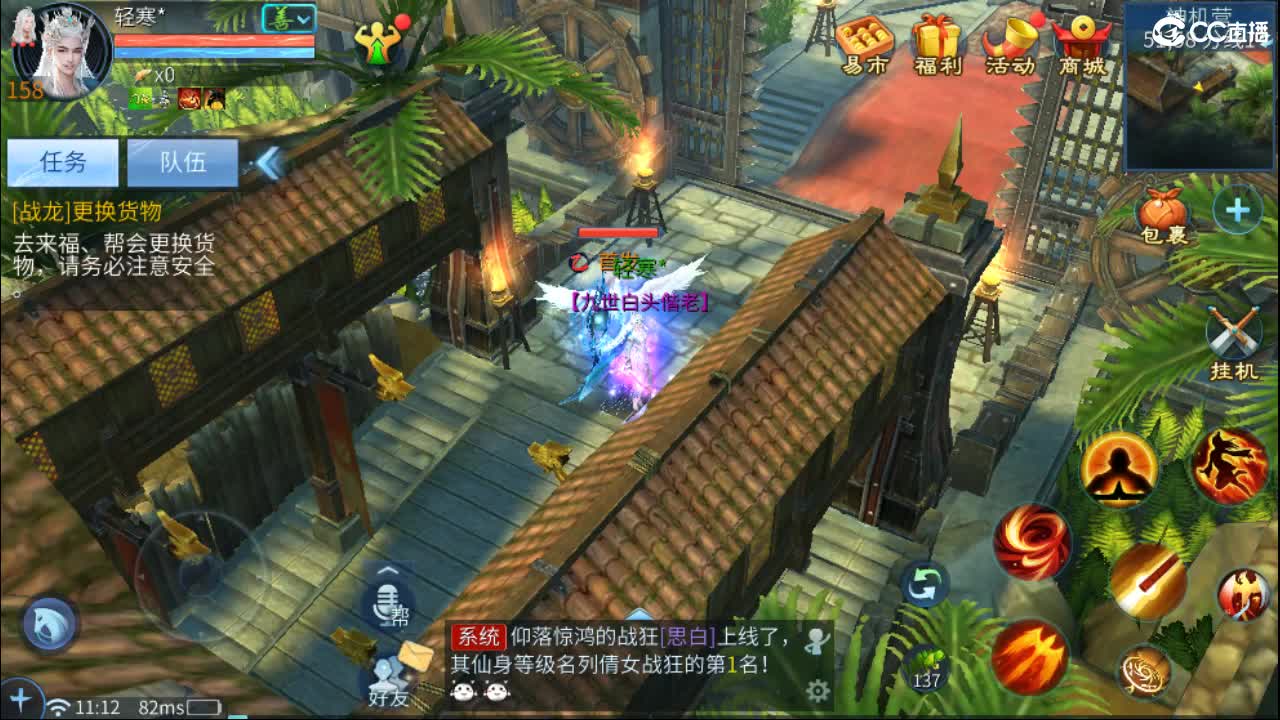Open the alignment 善 dropdown arrow

[302, 17]
